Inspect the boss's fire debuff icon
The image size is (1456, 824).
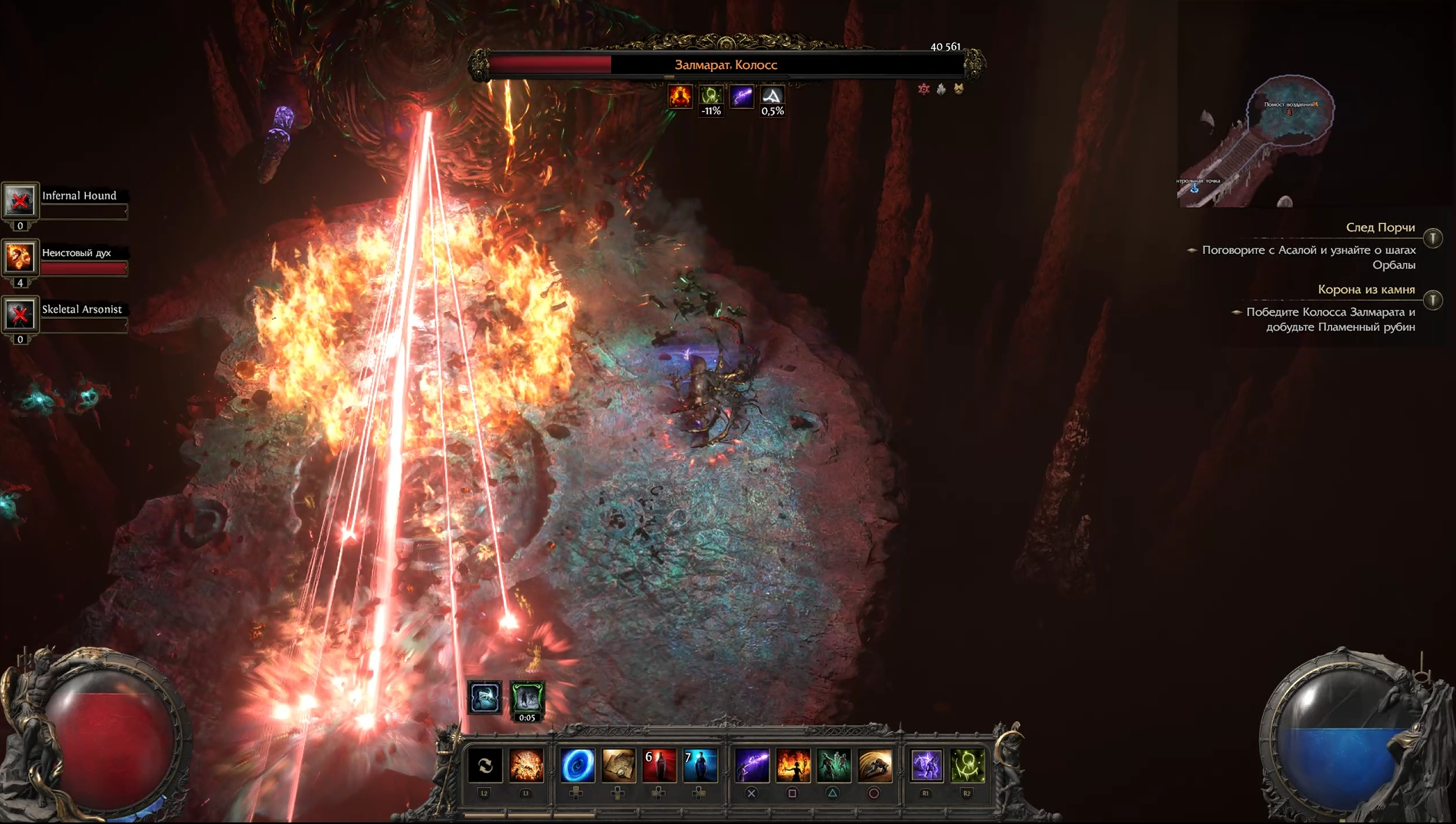[x=680, y=97]
